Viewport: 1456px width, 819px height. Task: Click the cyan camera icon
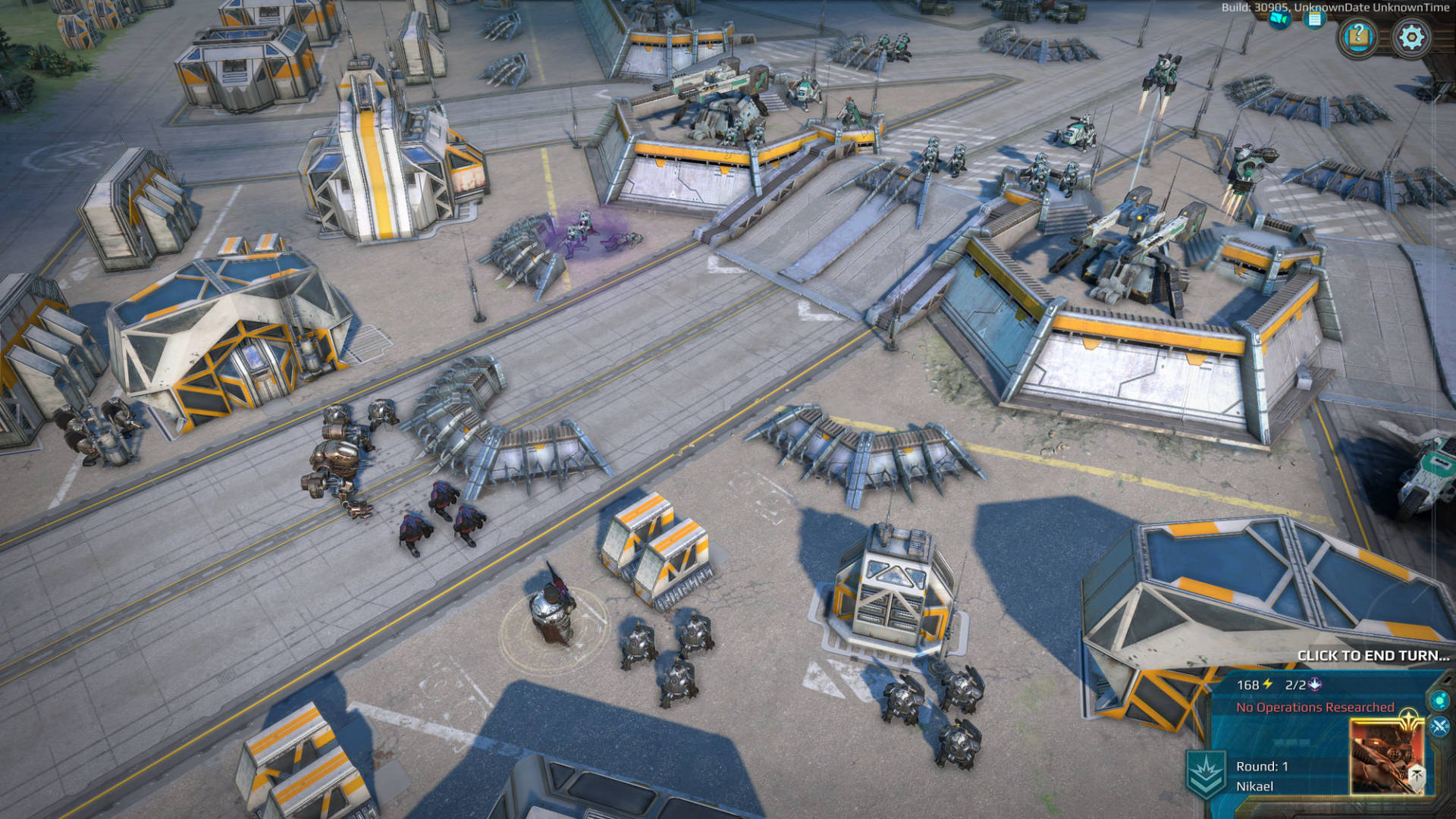[x=1279, y=19]
